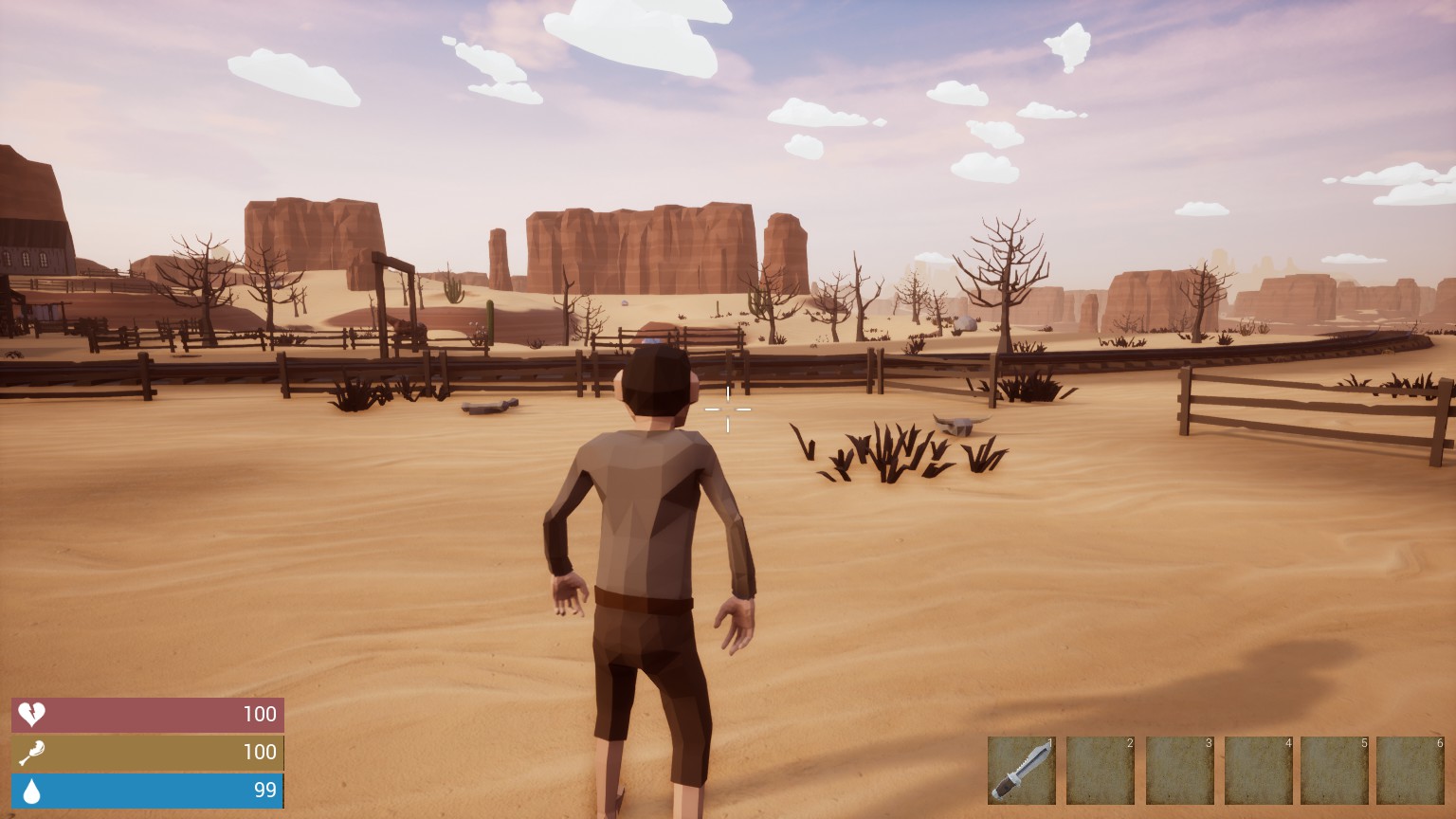Screen dimensions: 1456x819
Task: Click the 100 health value text
Action: (x=260, y=715)
